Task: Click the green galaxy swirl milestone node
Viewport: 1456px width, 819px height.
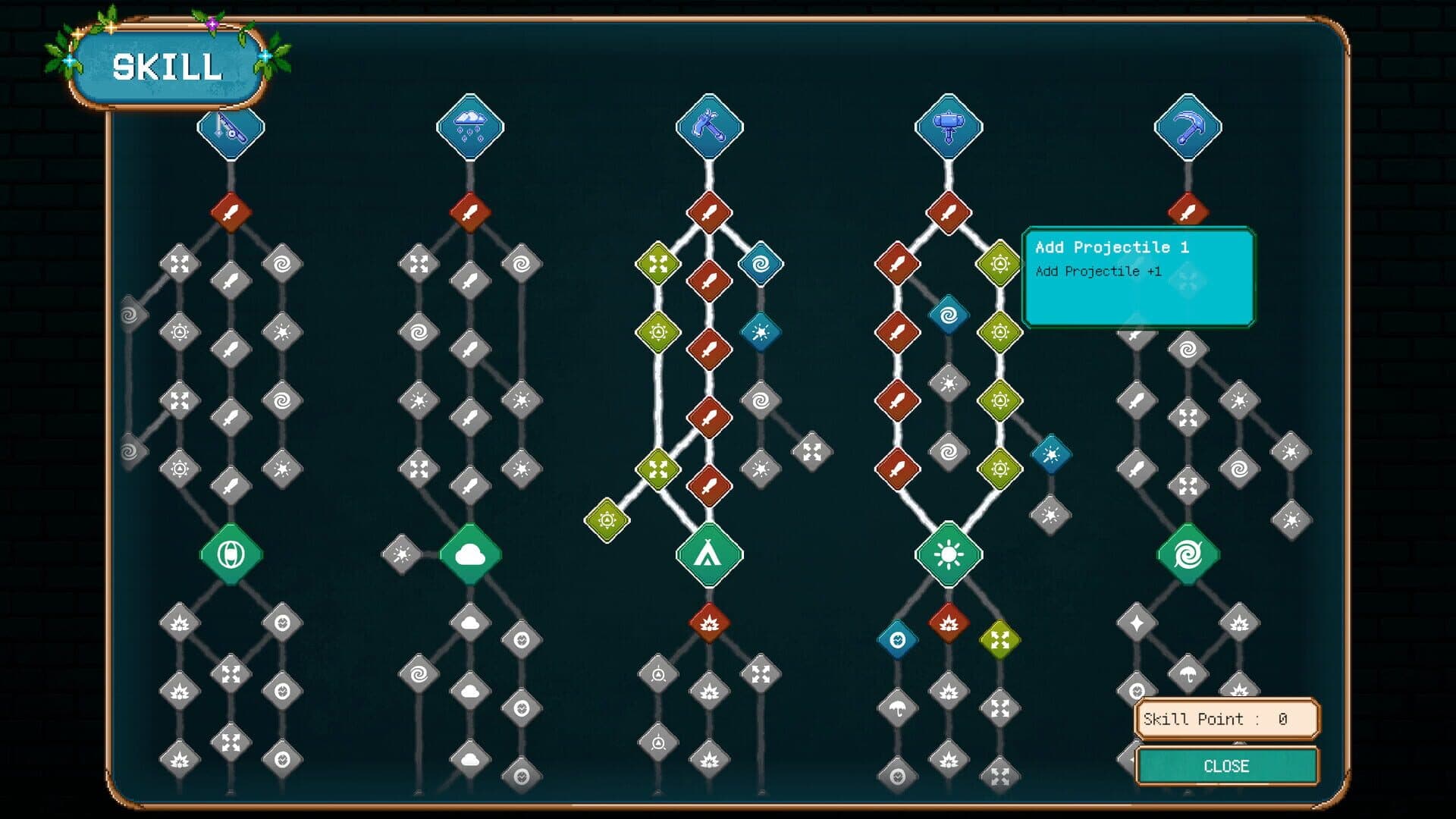Action: (x=1188, y=554)
